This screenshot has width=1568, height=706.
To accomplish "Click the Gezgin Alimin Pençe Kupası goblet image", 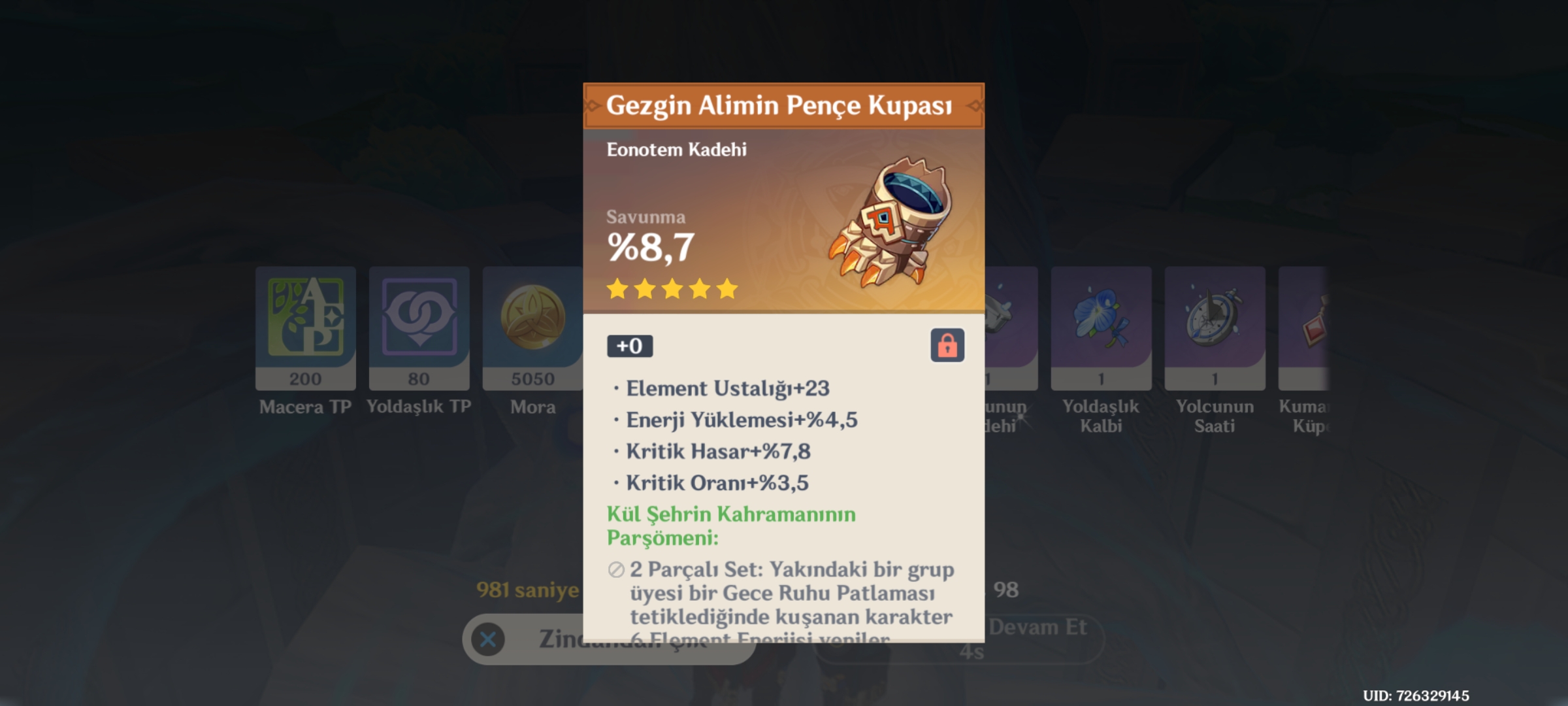I will [x=889, y=222].
